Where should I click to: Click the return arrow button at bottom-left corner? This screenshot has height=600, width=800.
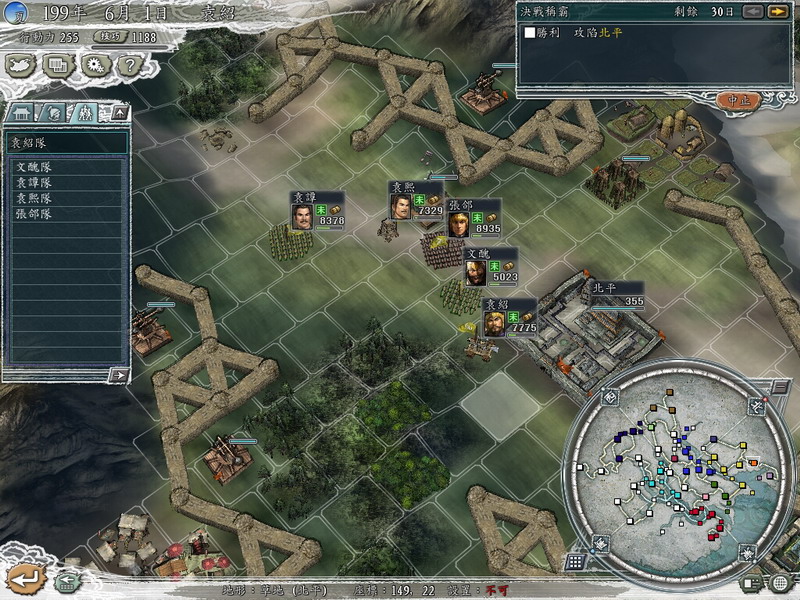pos(23,577)
